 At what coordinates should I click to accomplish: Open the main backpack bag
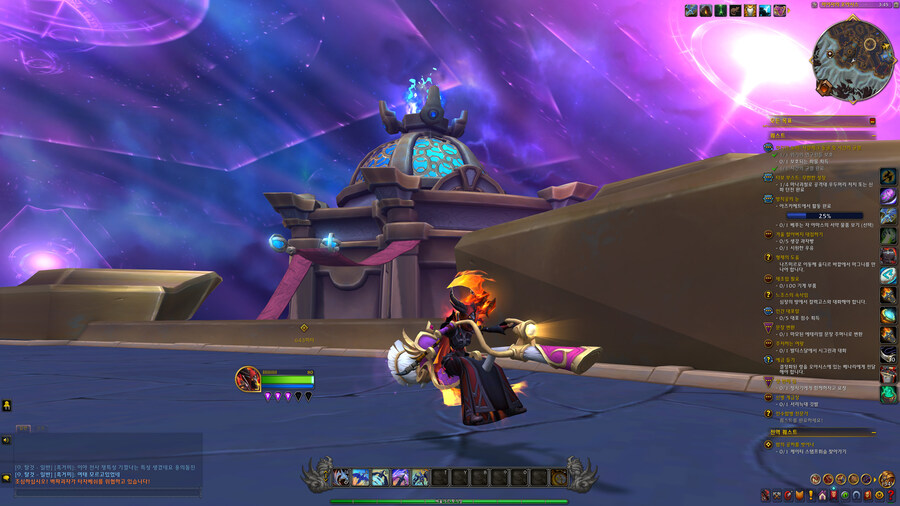(x=886, y=479)
